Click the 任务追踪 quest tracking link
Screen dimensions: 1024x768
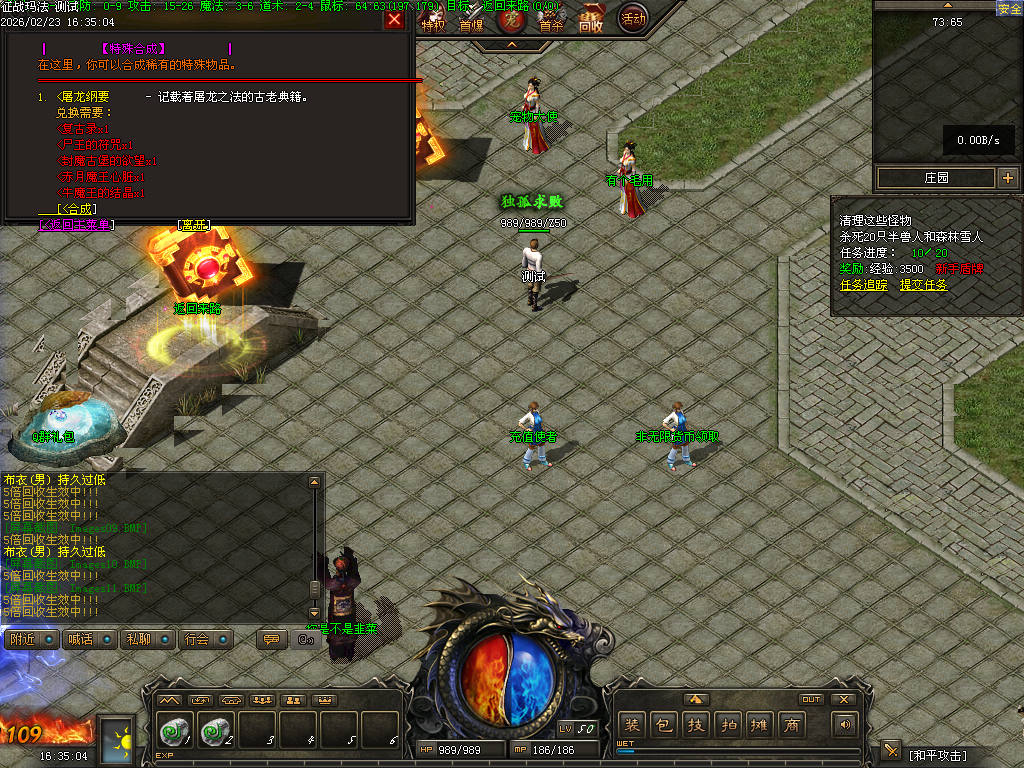tap(863, 285)
